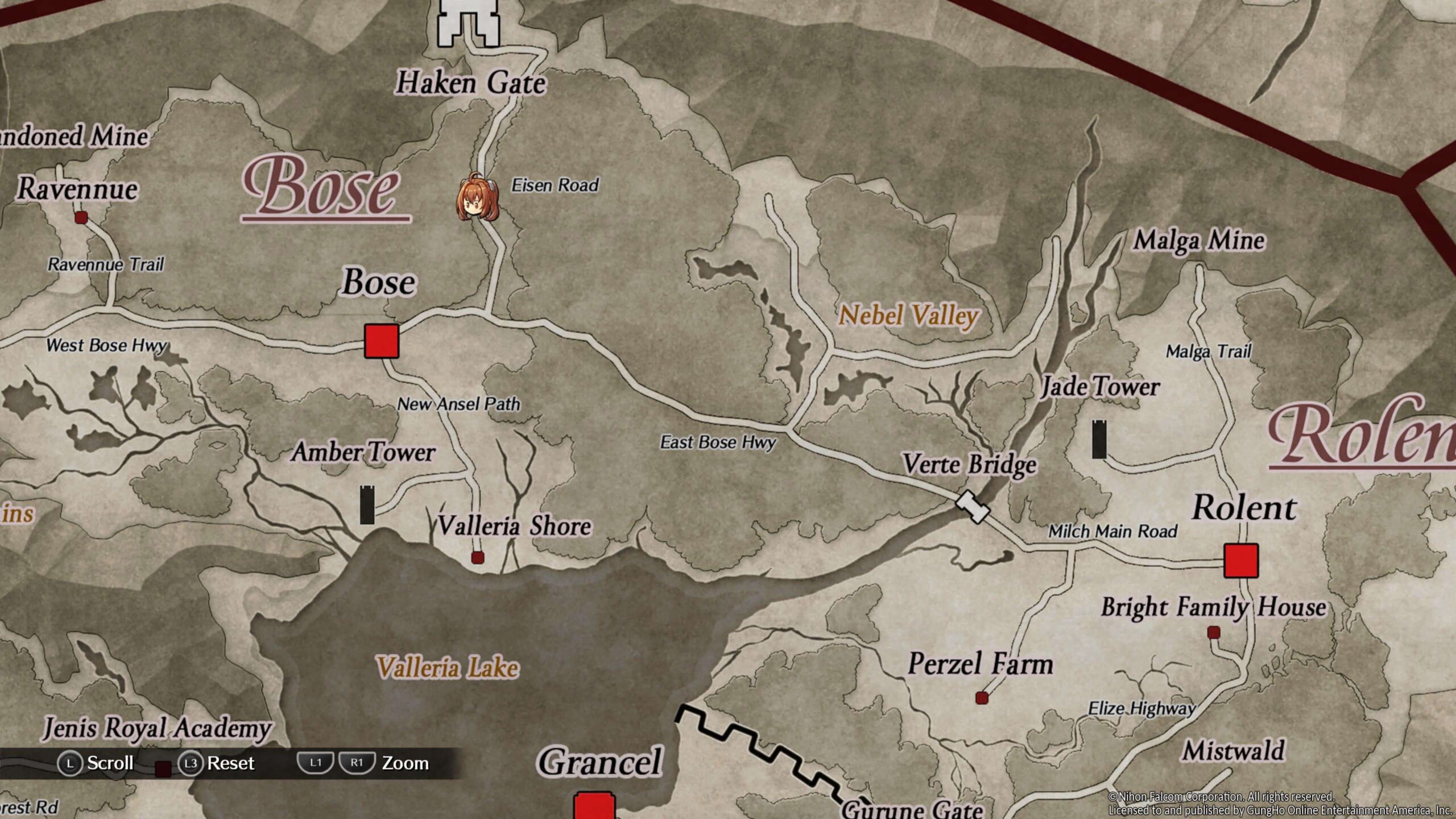The image size is (1456, 819).
Task: Select the Valleria Shore marker
Action: pos(478,557)
